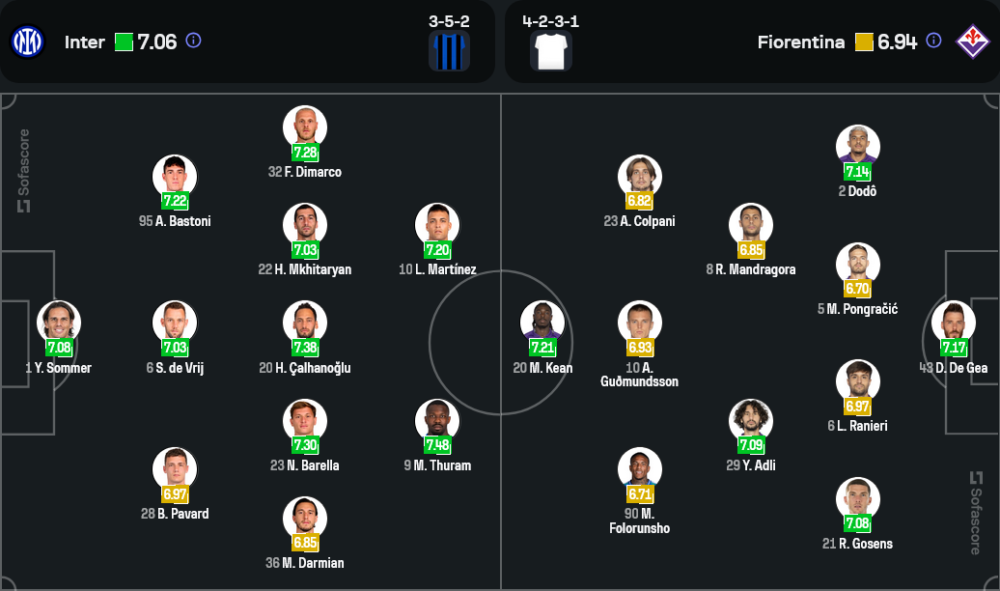Select A. Colpani's player avatar
This screenshot has width=1000, height=591.
coord(640,177)
